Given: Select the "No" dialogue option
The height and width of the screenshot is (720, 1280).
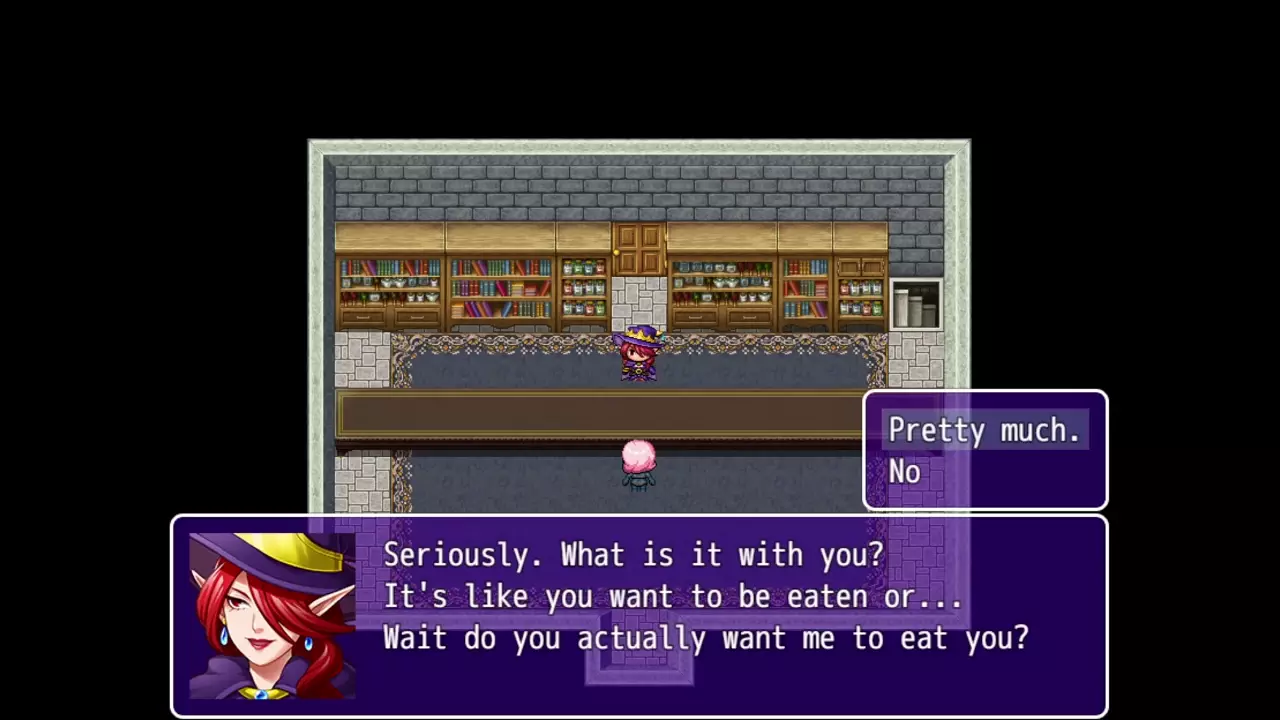Looking at the screenshot, I should pyautogui.click(x=905, y=472).
